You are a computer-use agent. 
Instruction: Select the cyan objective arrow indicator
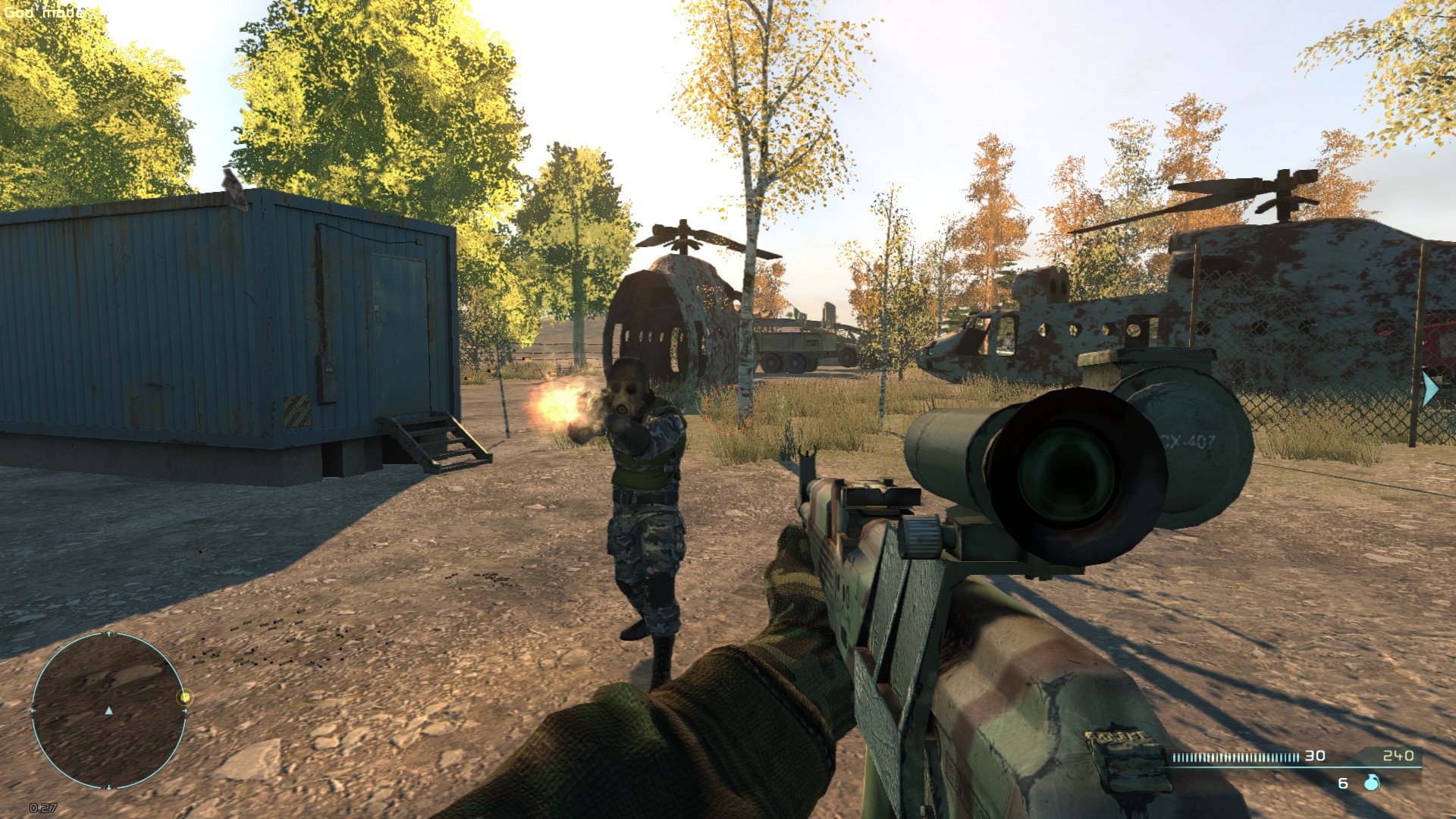tap(1430, 388)
